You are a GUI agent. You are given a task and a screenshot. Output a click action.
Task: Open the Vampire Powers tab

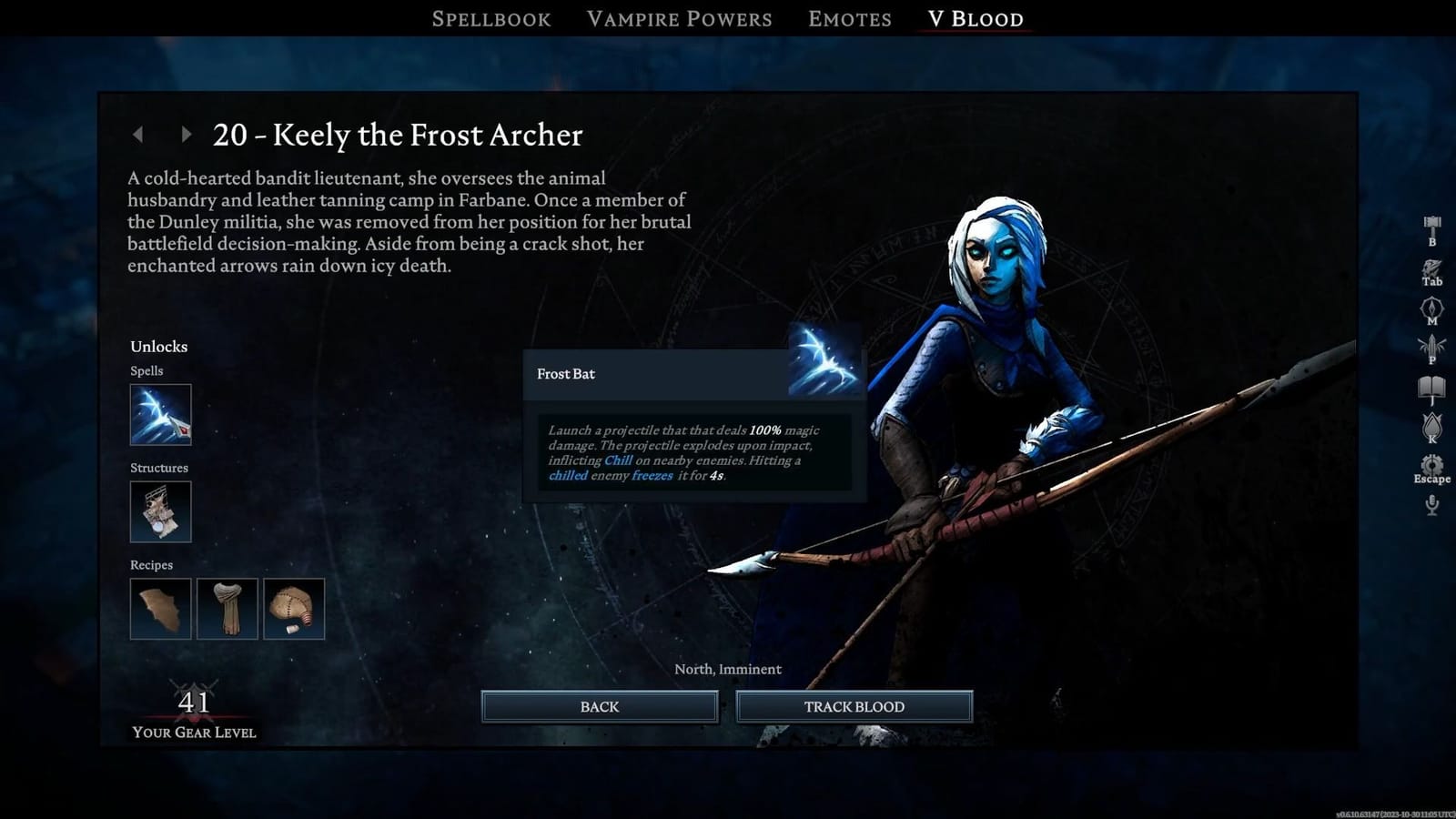pyautogui.click(x=680, y=18)
